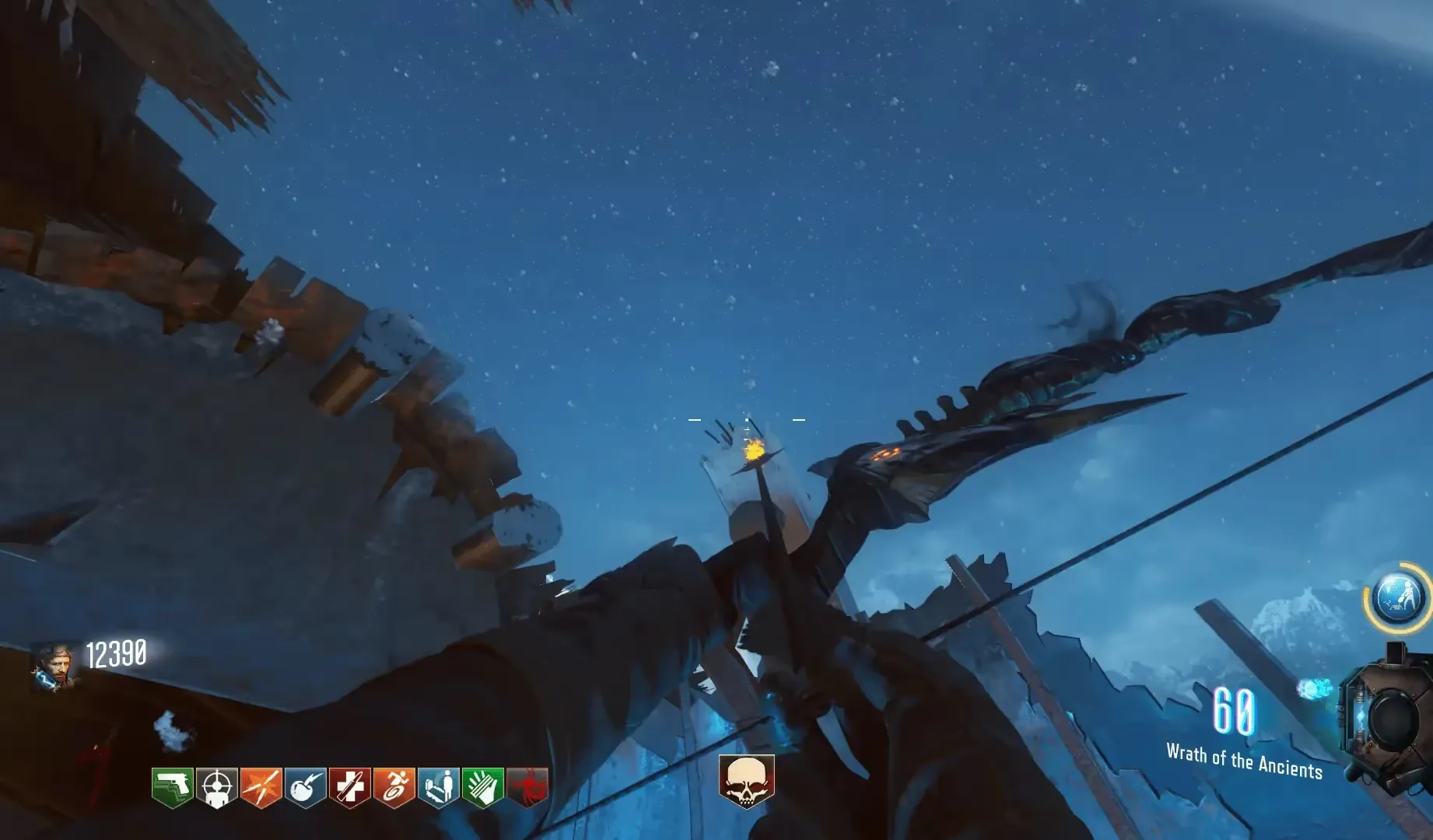The image size is (1433, 840).
Task: Click the red cross bullet Juggernog icon
Action: coord(349,787)
